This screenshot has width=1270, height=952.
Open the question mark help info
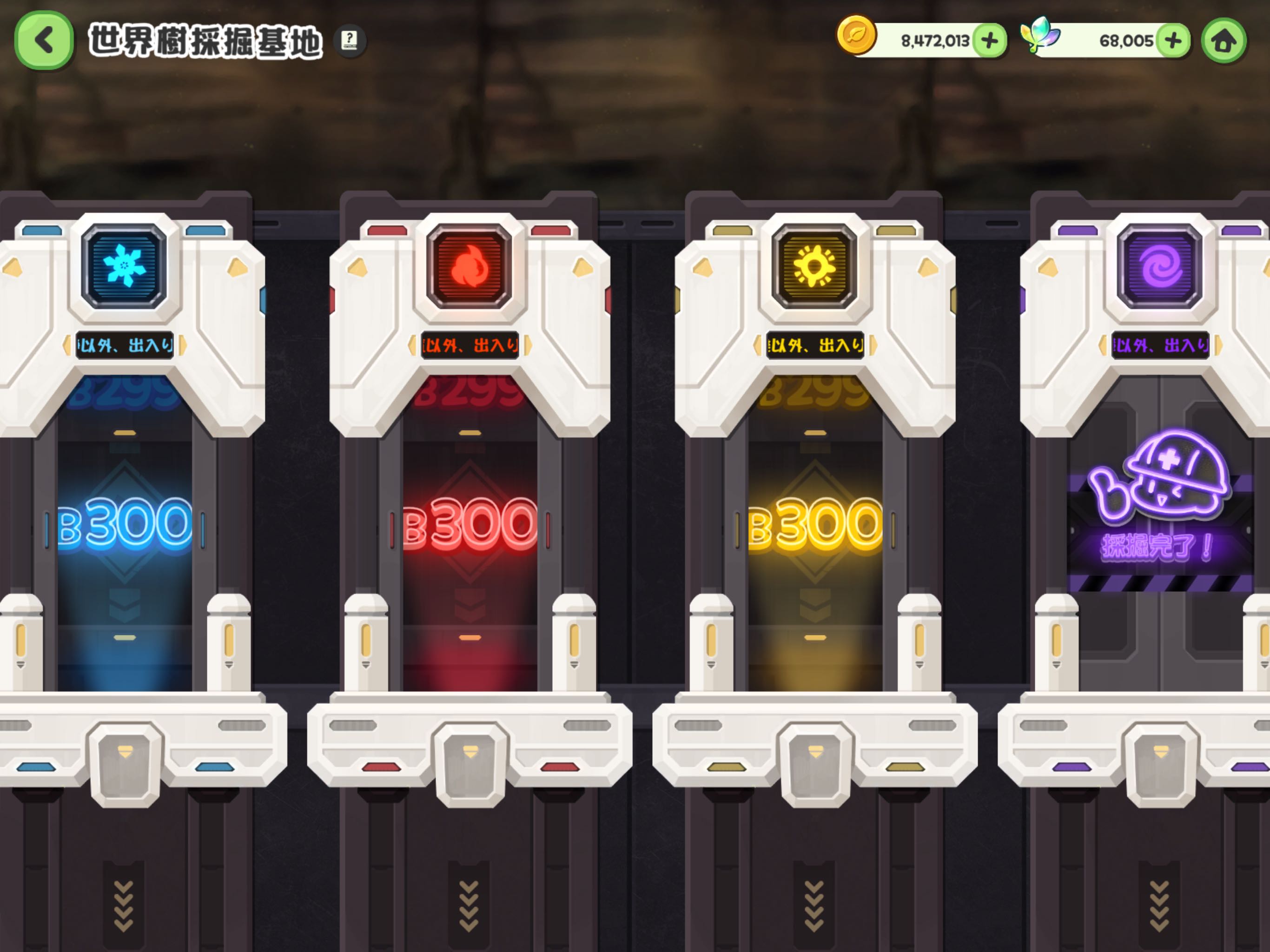tap(349, 40)
